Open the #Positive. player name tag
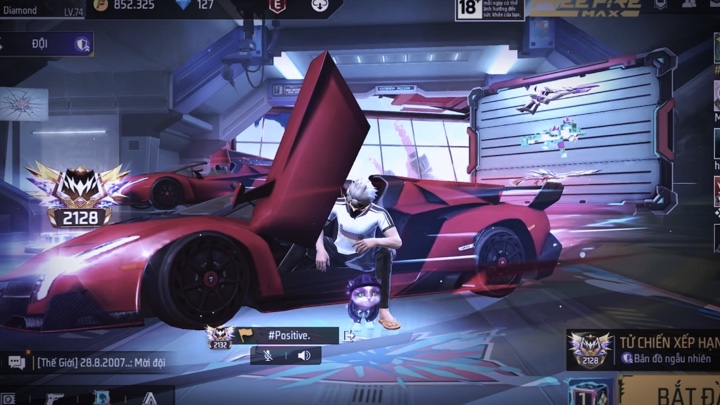The image size is (720, 405). point(289,334)
